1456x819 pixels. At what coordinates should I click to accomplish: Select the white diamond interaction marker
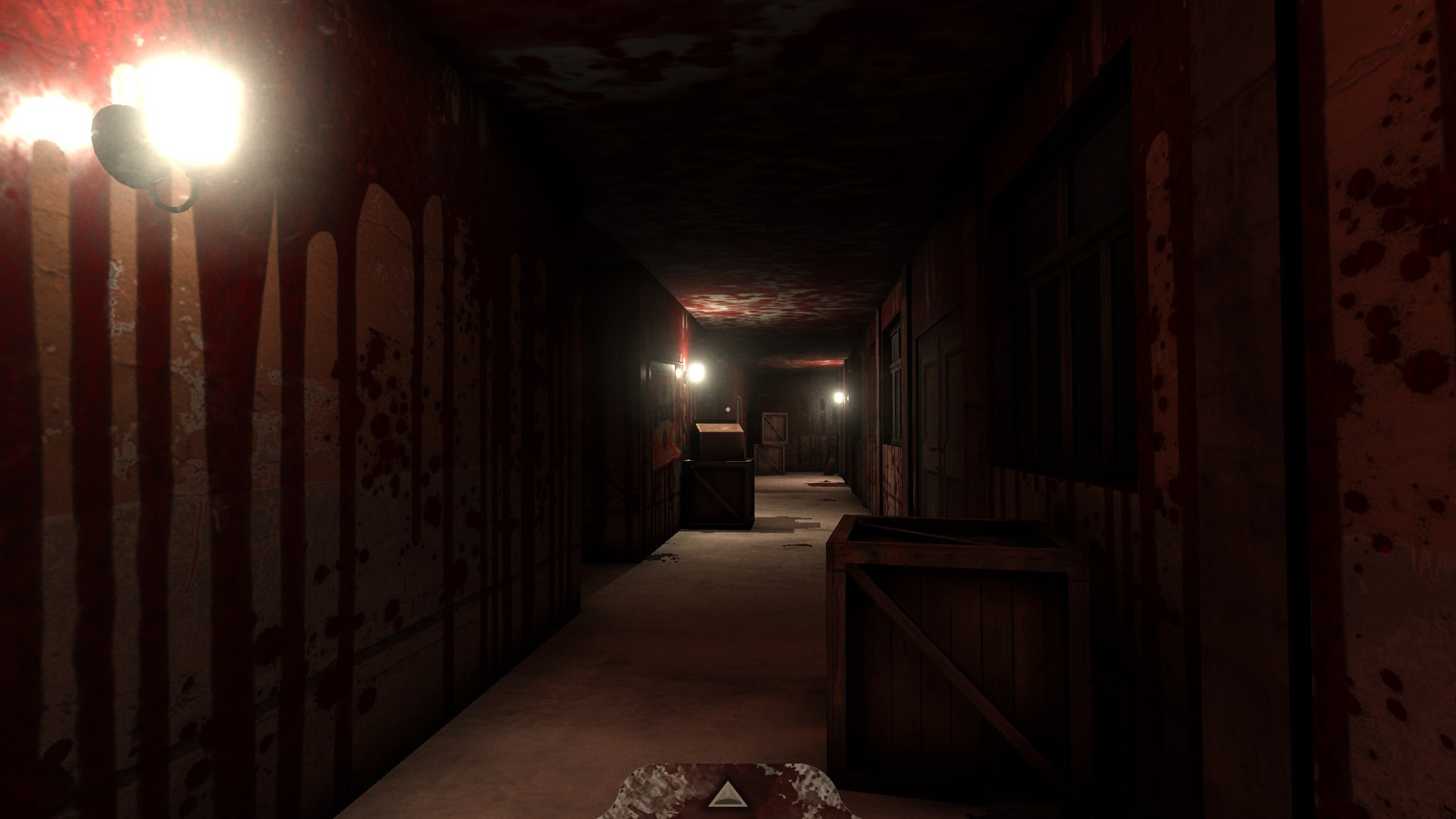[728, 409]
